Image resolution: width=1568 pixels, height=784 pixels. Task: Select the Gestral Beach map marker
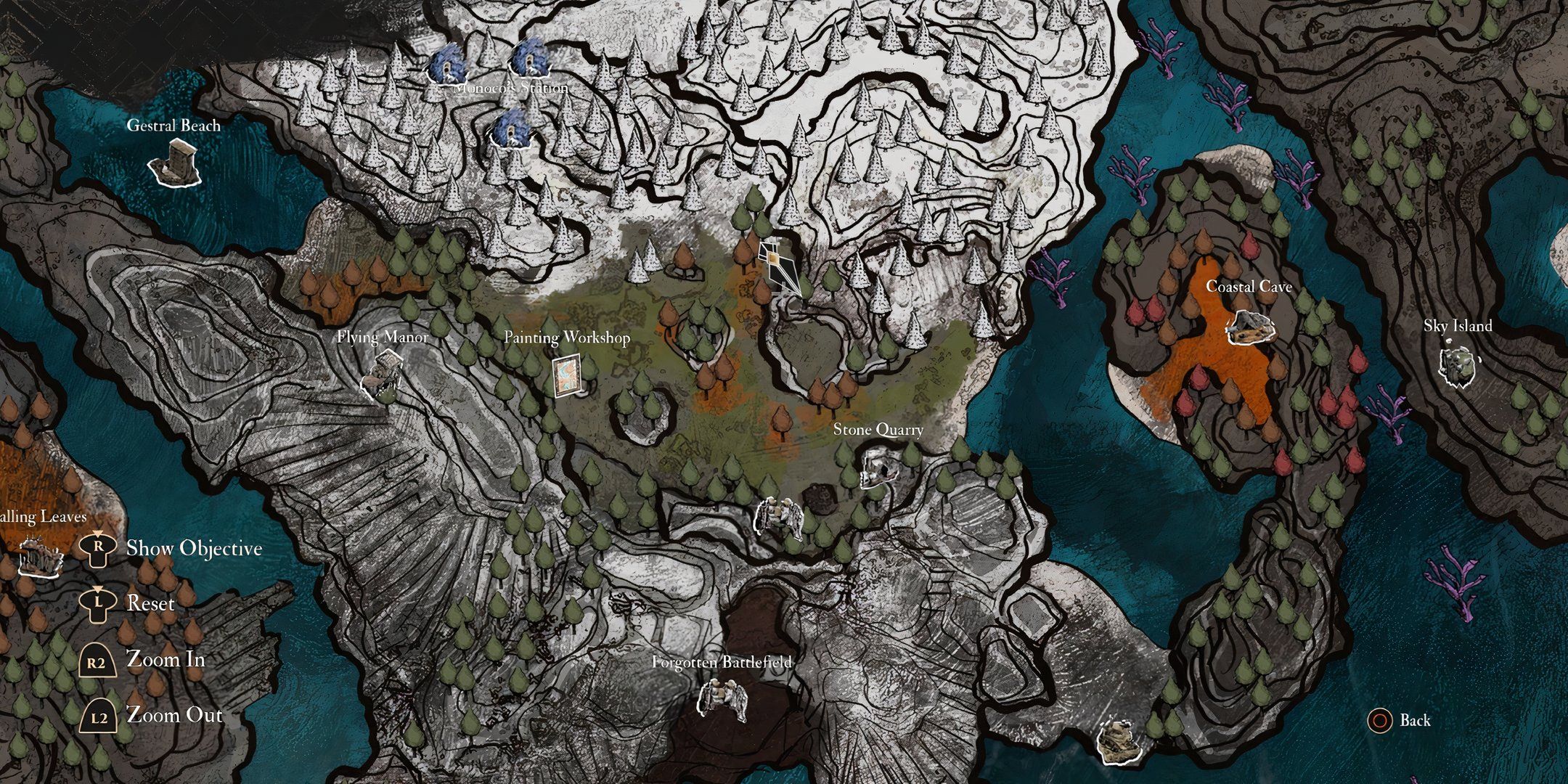(176, 163)
